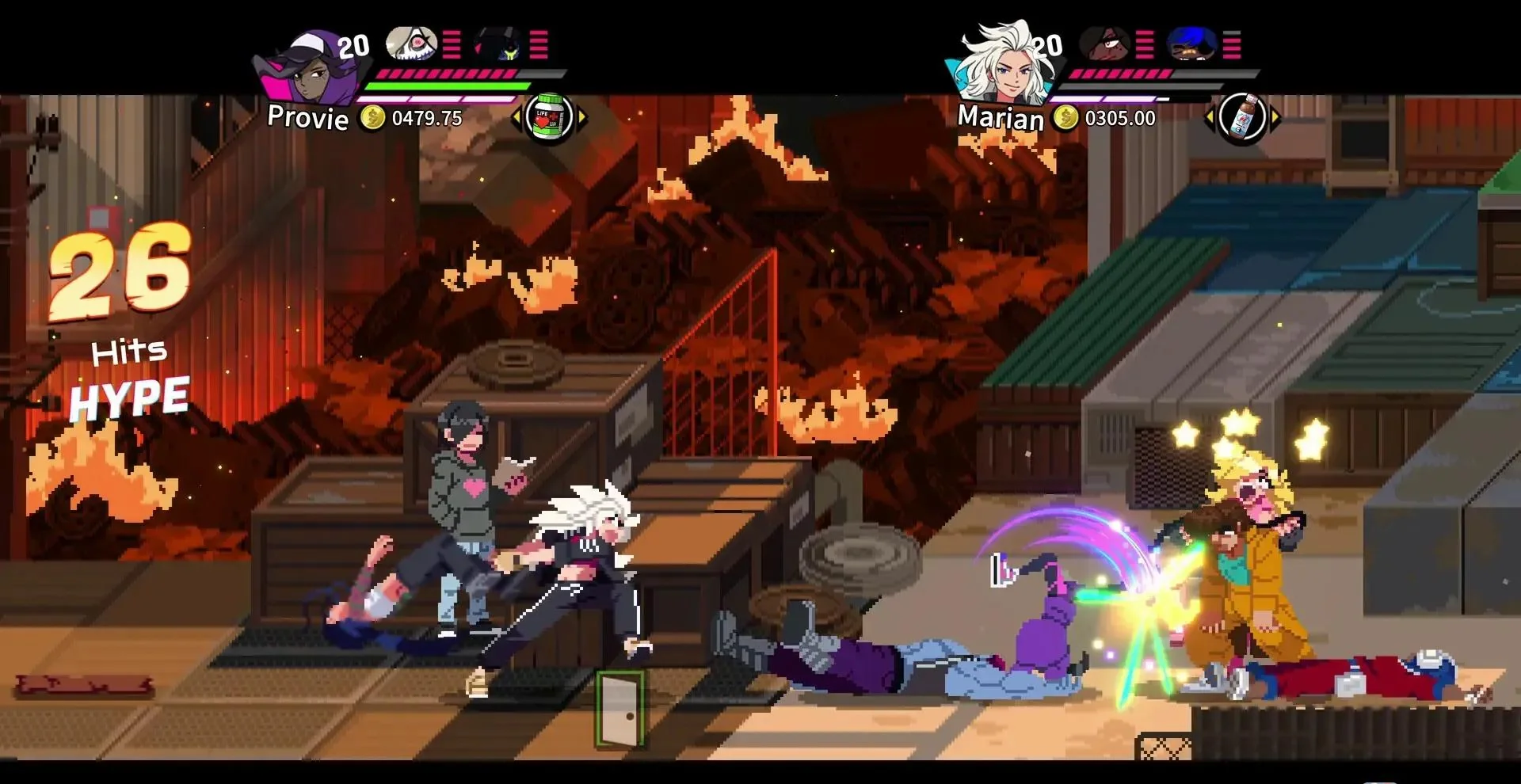The image size is (1521, 784).
Task: Cycle Provie's item with the left arrow
Action: pyautogui.click(x=517, y=118)
